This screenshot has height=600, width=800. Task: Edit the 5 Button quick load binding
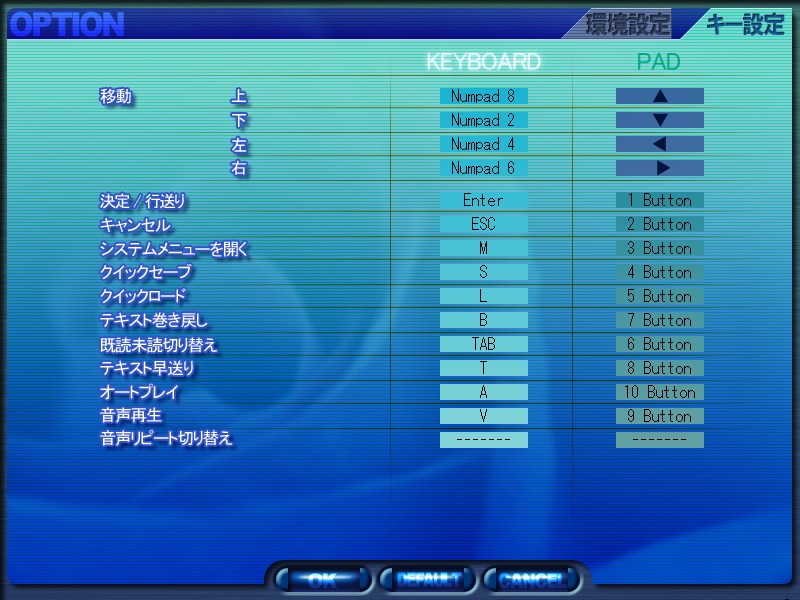[x=659, y=296]
